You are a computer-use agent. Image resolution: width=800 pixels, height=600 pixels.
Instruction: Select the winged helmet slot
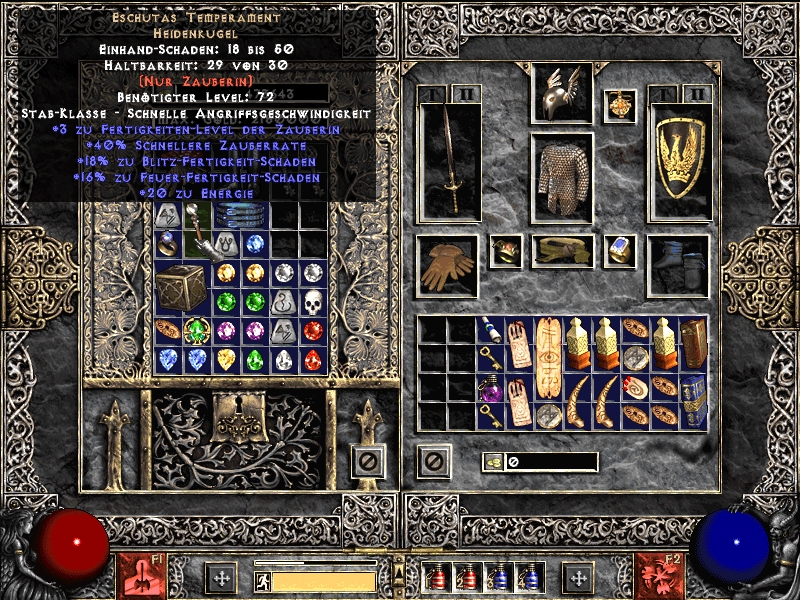(x=561, y=94)
